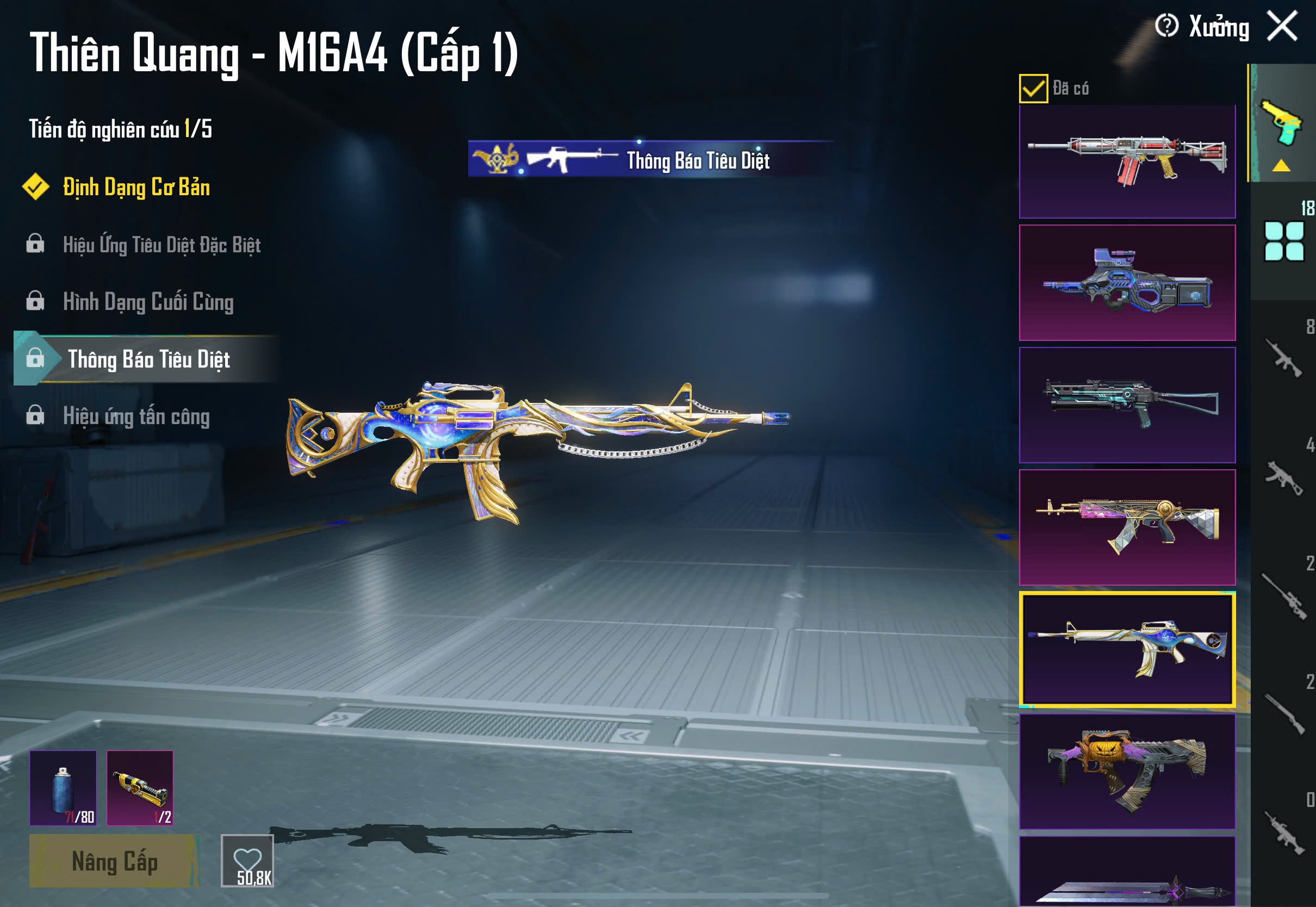Select the blue futuristic gun skin thumbnail
This screenshot has height=907, width=1316.
(1127, 282)
